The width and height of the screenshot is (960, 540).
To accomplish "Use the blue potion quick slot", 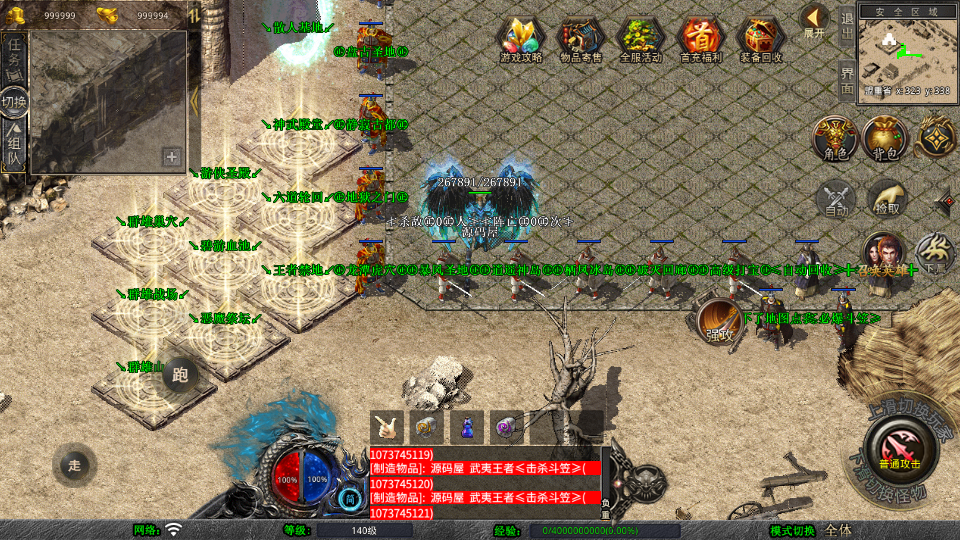I will point(466,427).
